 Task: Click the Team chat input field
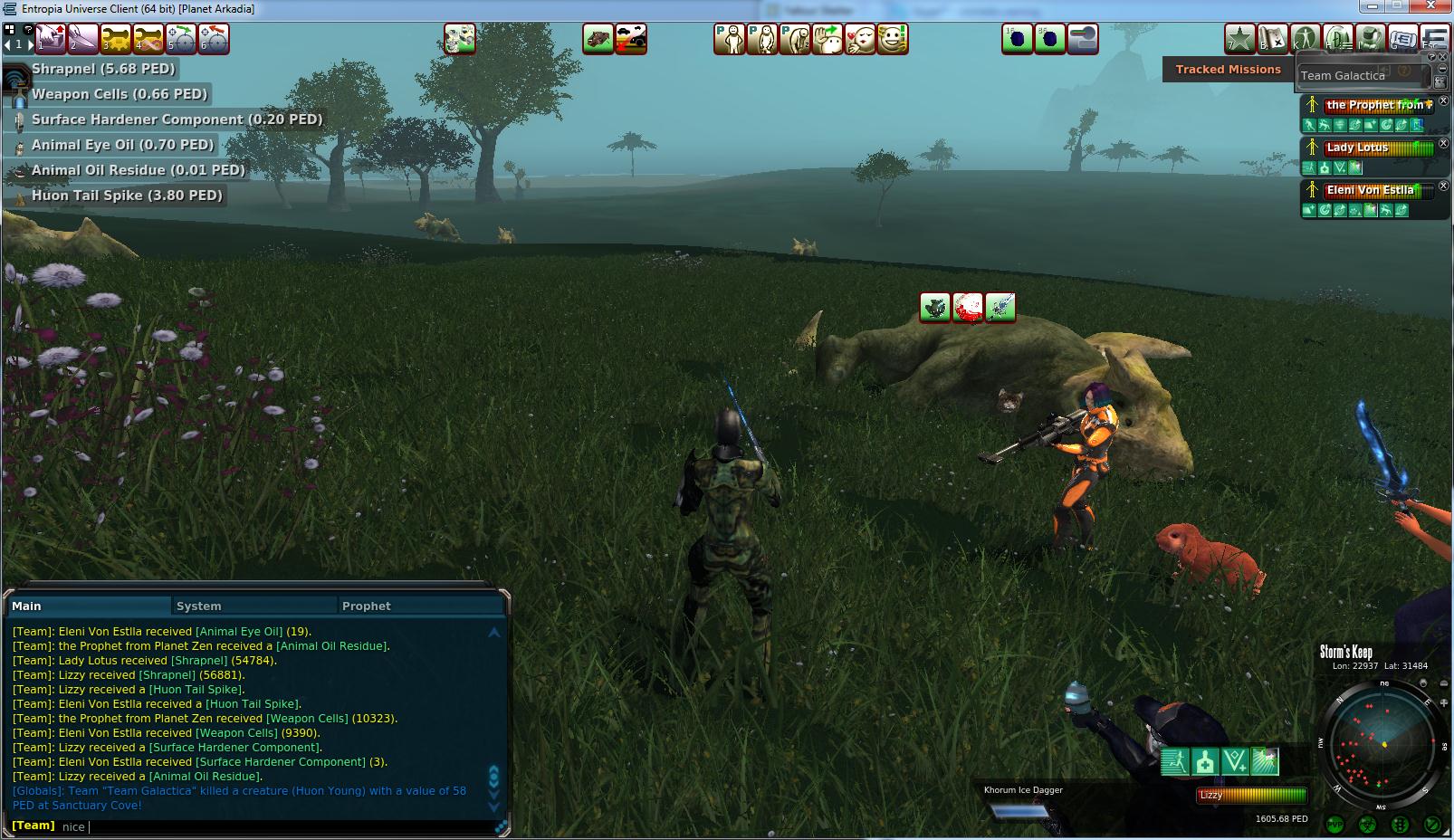click(x=272, y=826)
